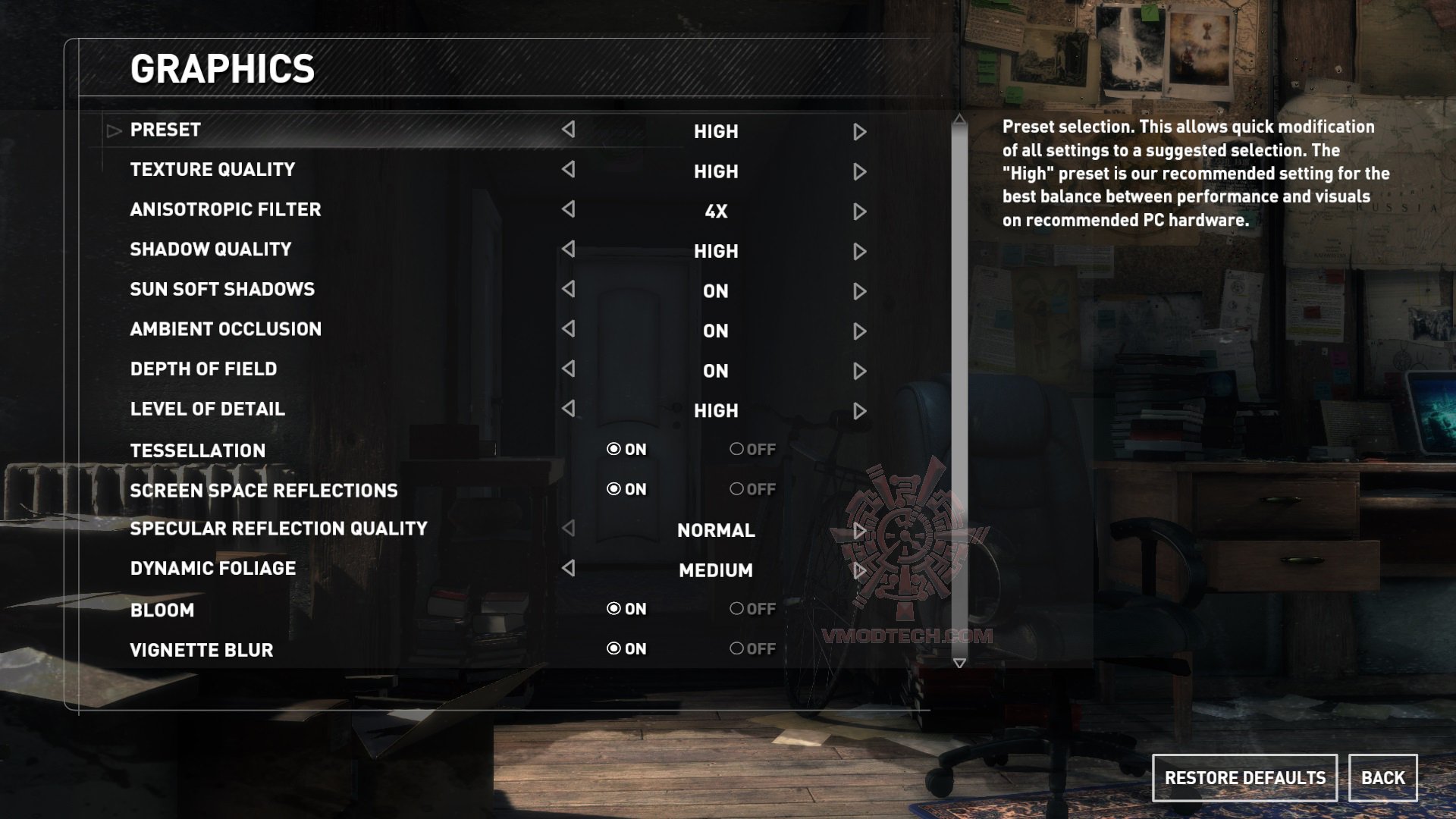Click the scrollbar's down arrow
1456x819 pixels.
[959, 664]
